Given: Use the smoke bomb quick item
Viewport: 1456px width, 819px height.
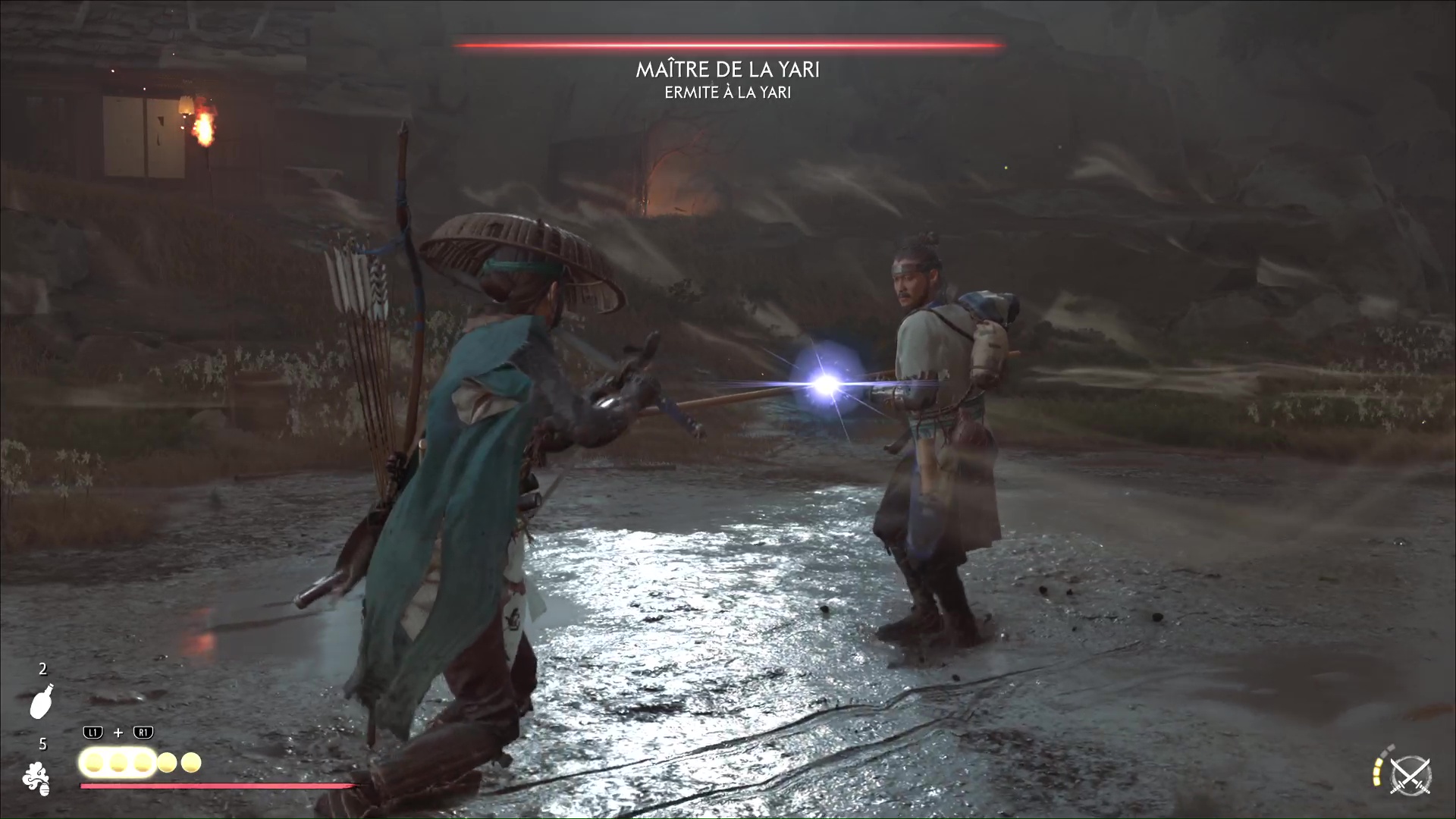Looking at the screenshot, I should click(36, 779).
